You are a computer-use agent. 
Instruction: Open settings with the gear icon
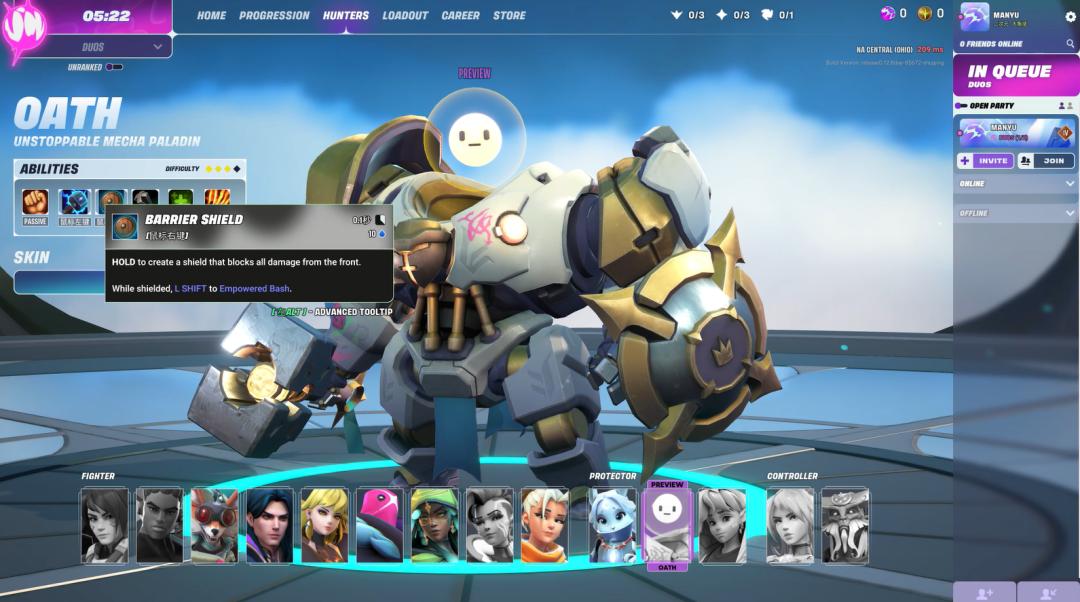point(1070,17)
